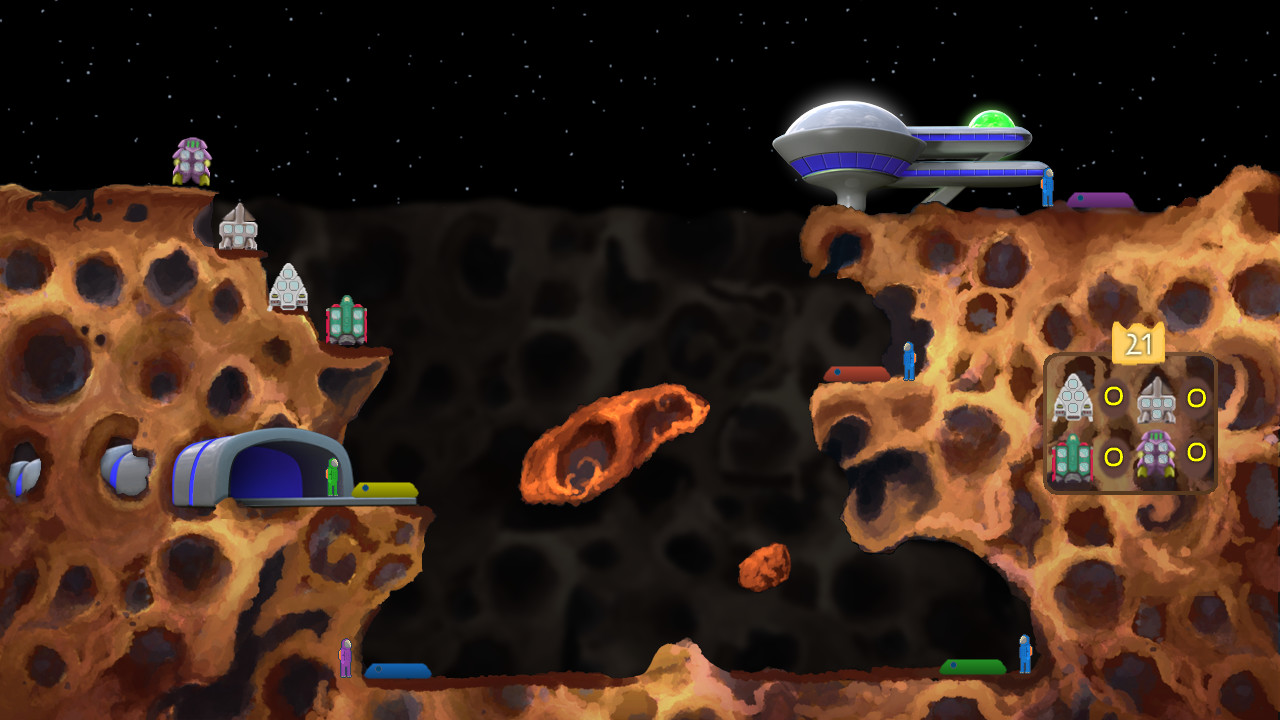Toggle the yellow circle beside the green gunship
Screen dimensions: 1280x720
point(1113,455)
